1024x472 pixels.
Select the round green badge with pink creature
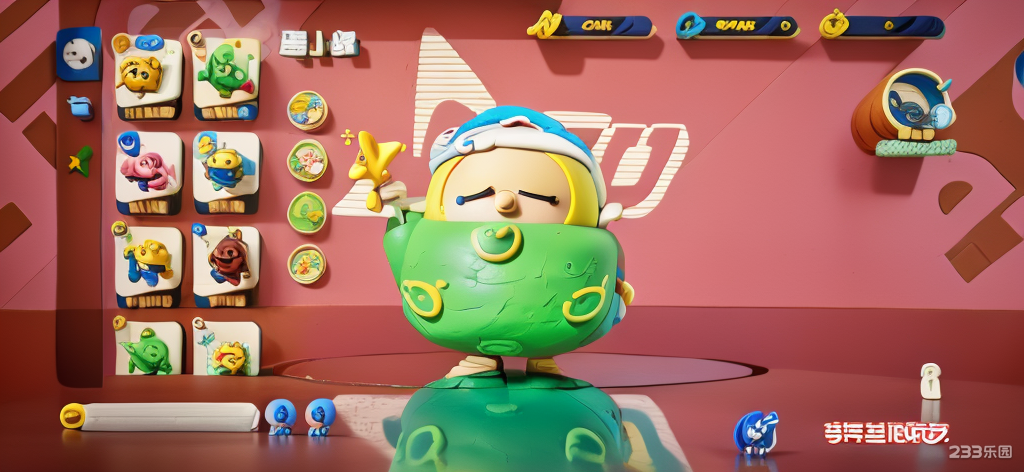[307, 160]
